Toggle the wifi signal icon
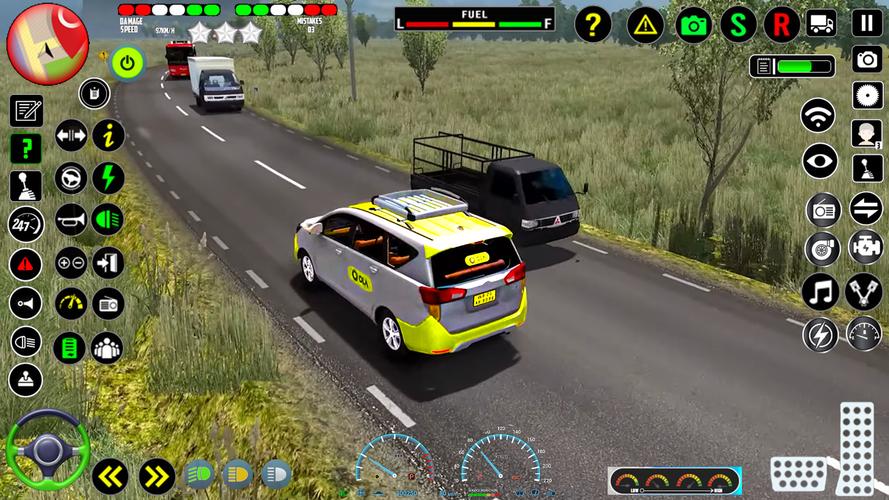889x500 pixels. point(818,115)
